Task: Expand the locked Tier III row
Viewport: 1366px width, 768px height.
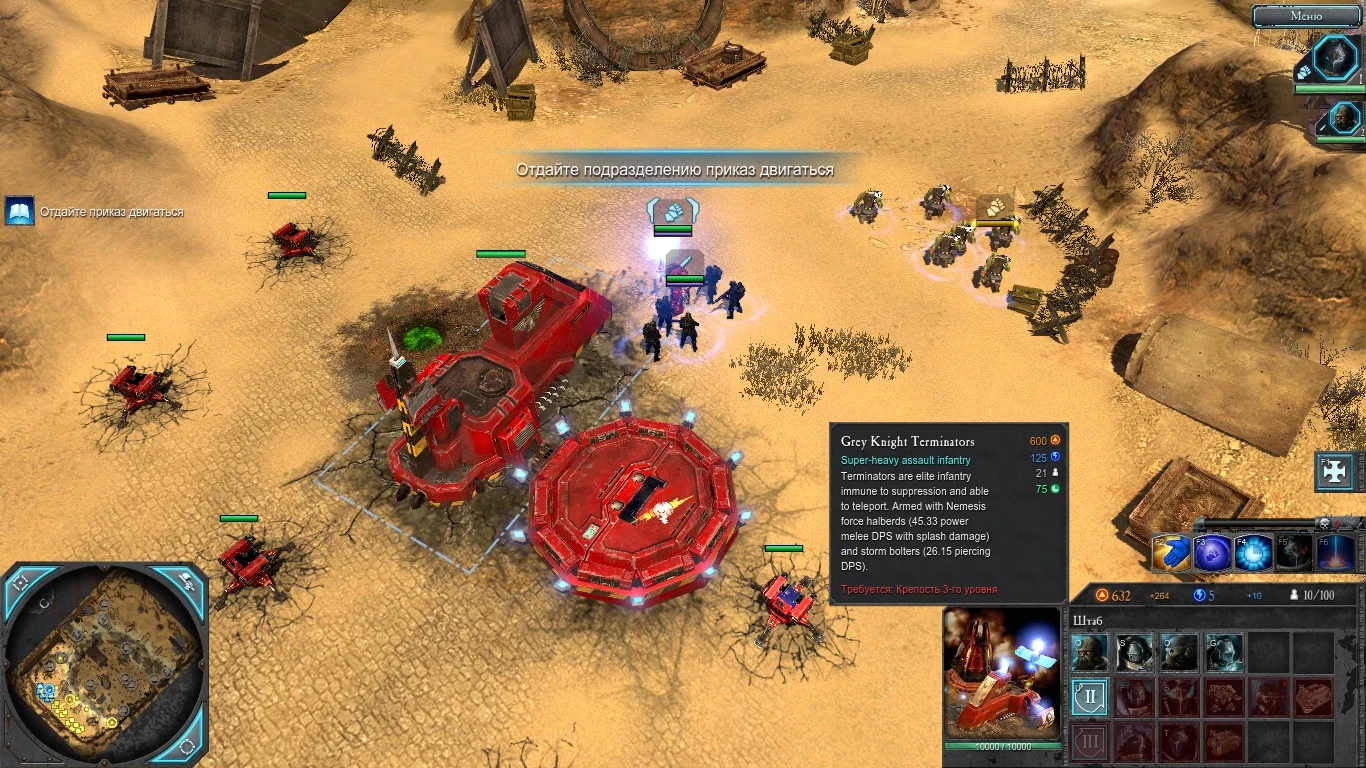Action: tap(1089, 740)
